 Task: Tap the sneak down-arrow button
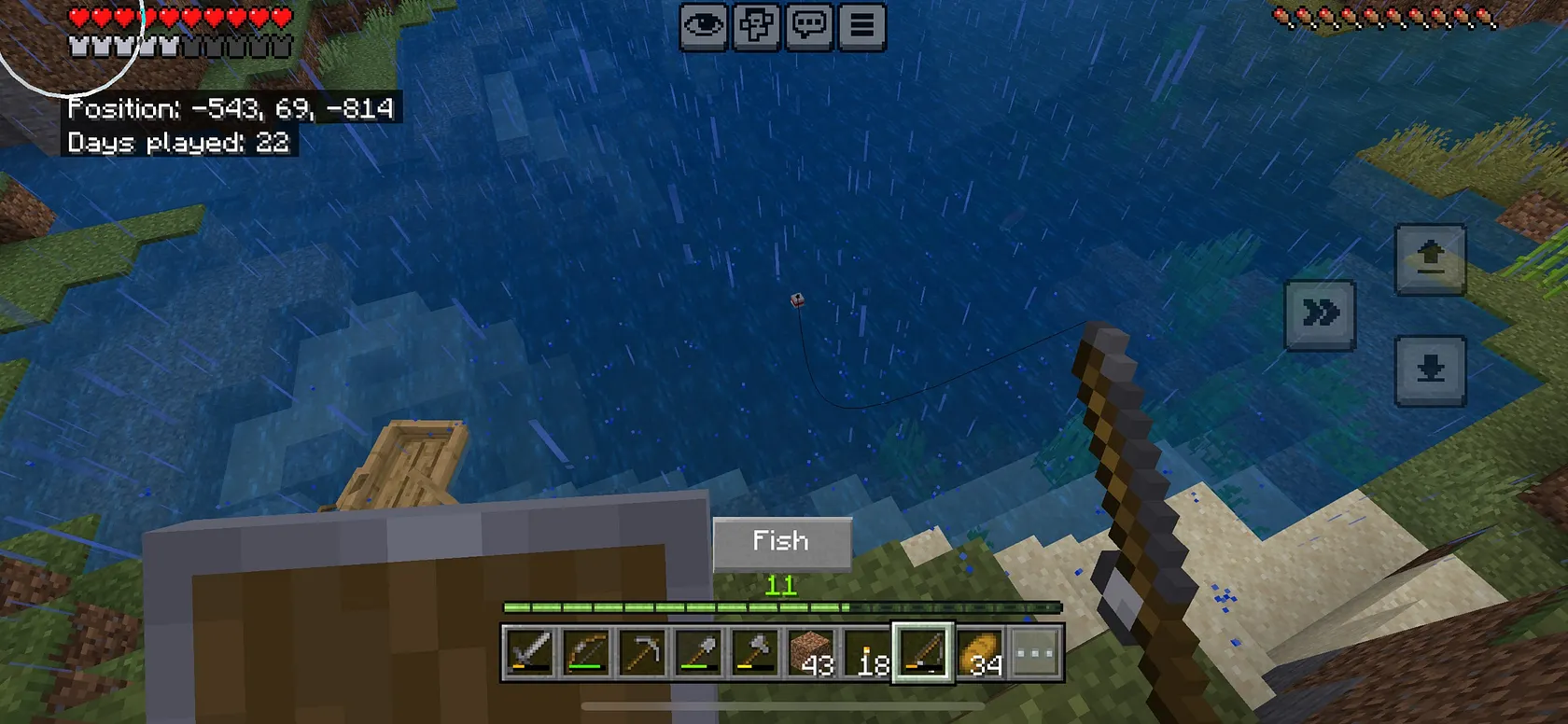click(x=1430, y=370)
